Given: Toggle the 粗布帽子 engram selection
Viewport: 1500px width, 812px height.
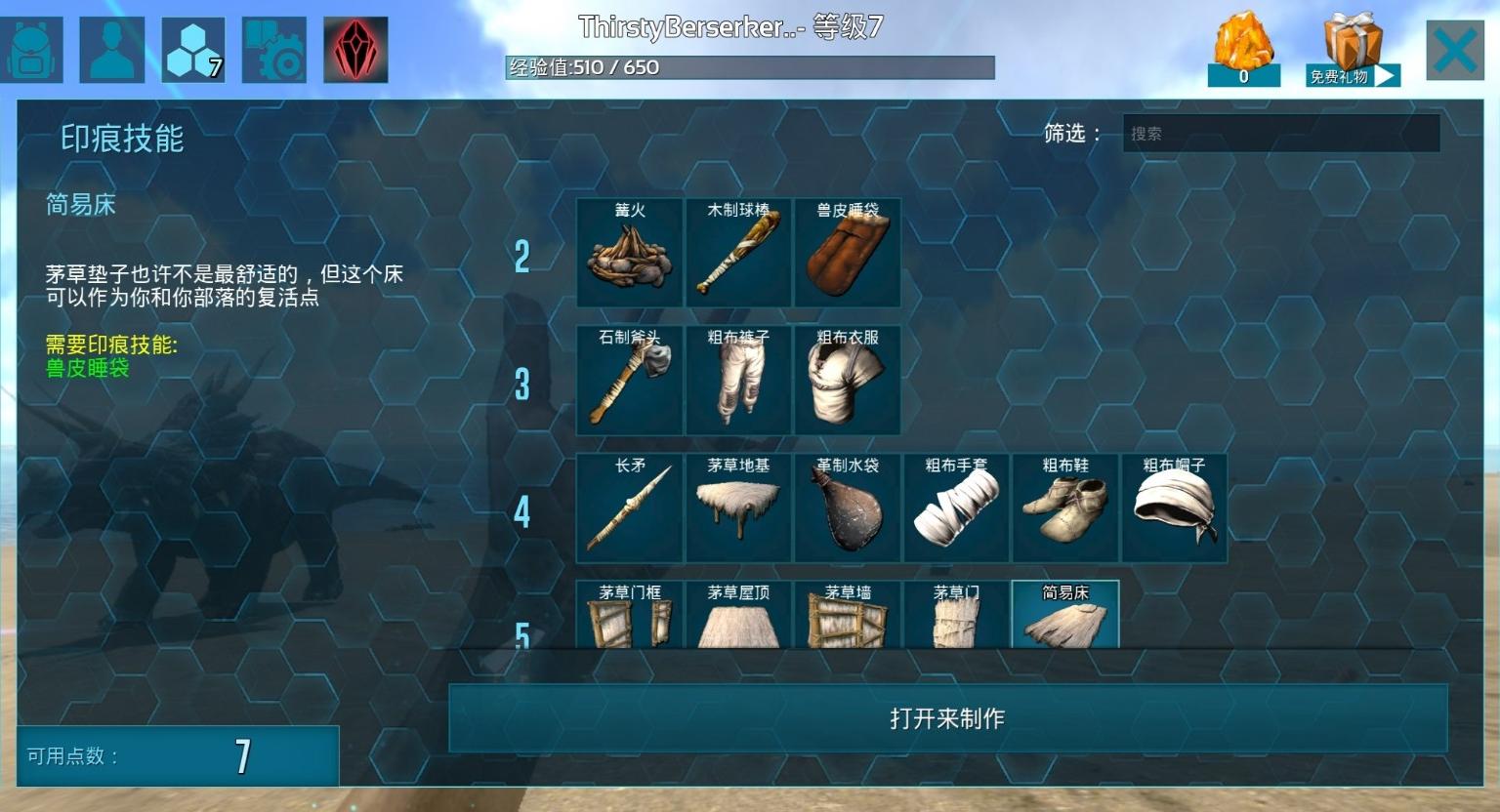Looking at the screenshot, I should click(1173, 507).
